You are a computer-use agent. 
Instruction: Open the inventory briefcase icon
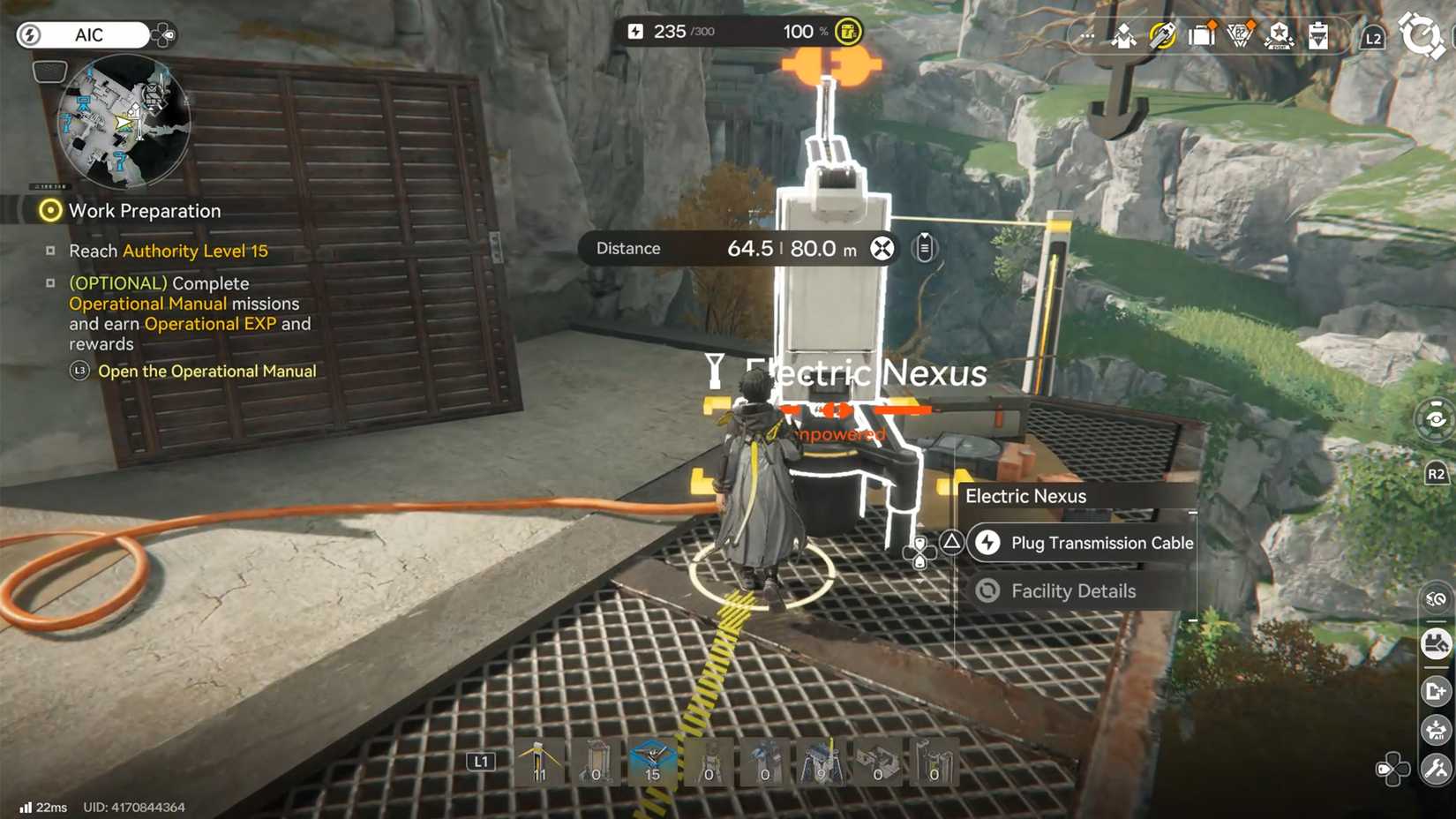click(x=1202, y=36)
